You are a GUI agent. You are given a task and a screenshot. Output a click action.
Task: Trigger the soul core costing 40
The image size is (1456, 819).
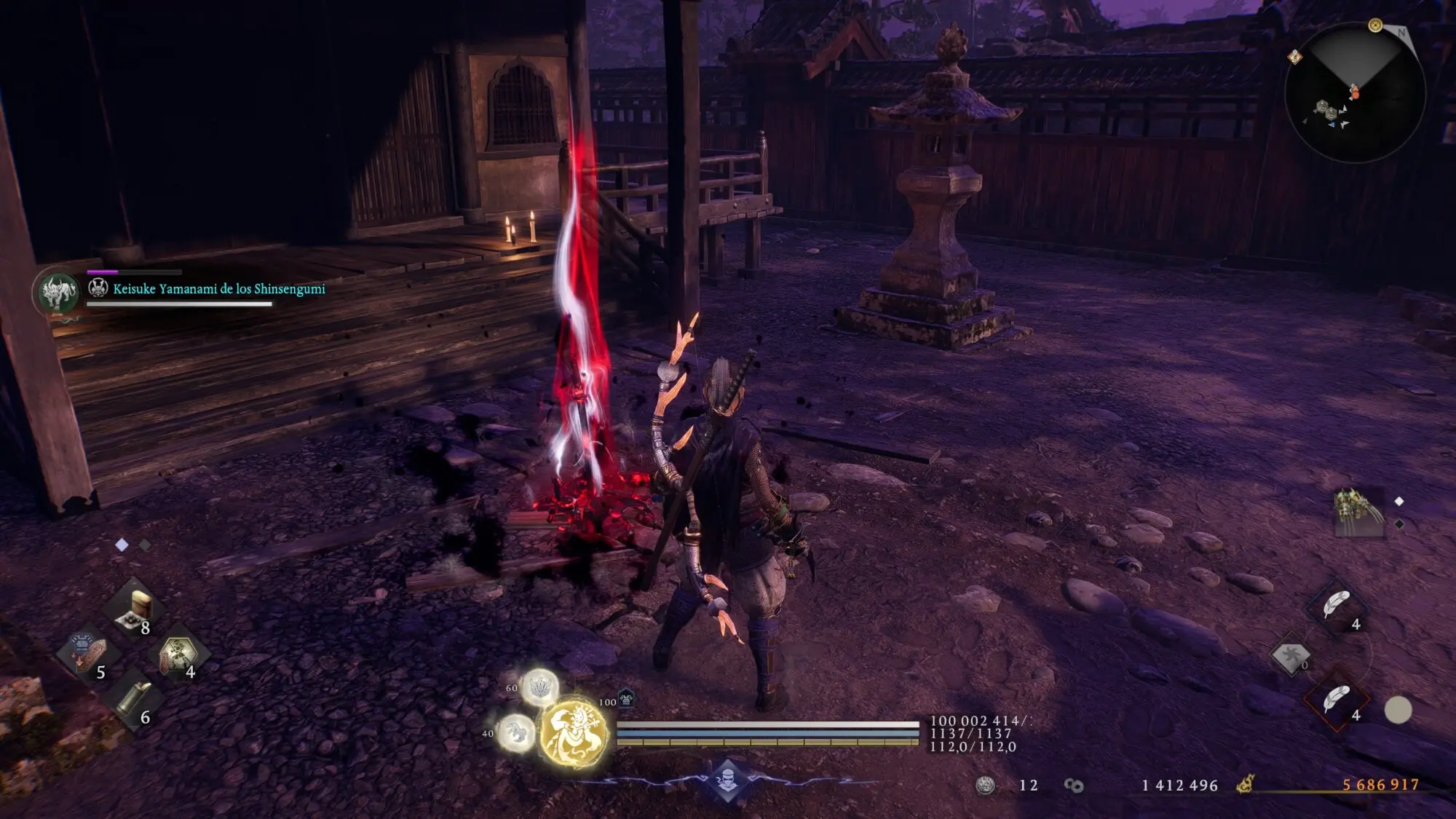(x=516, y=732)
